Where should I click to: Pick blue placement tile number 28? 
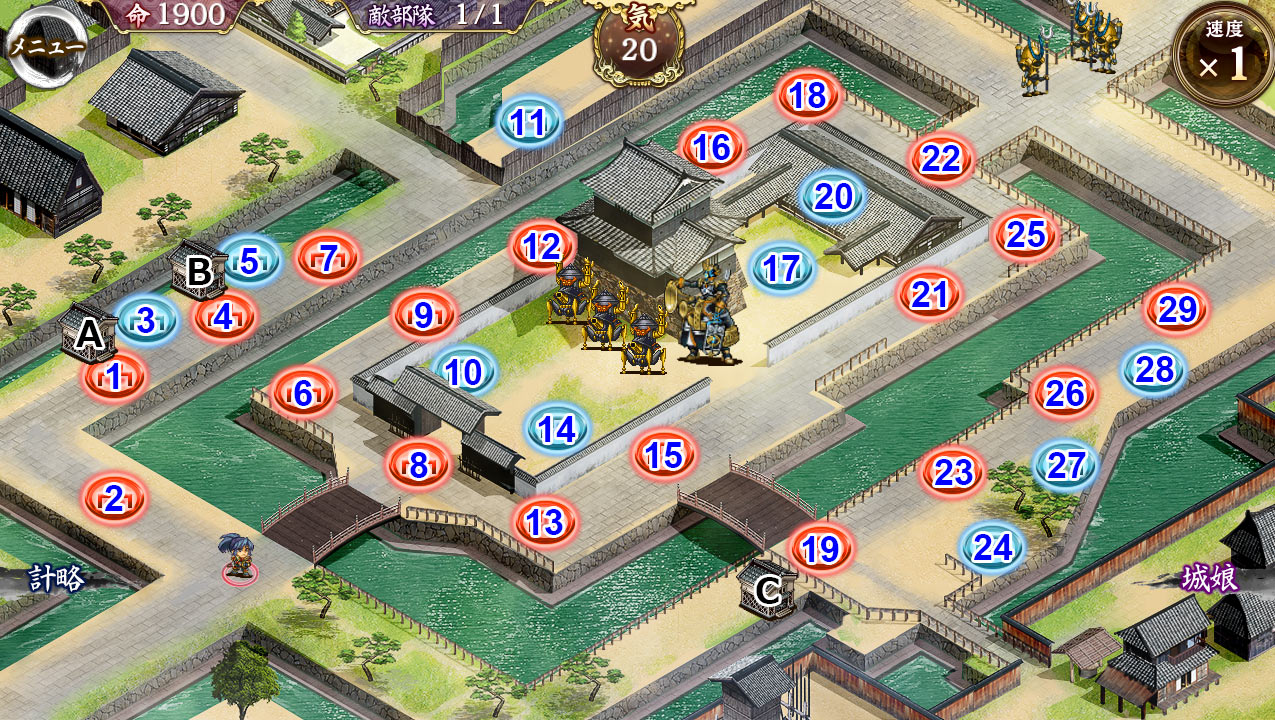click(1155, 370)
